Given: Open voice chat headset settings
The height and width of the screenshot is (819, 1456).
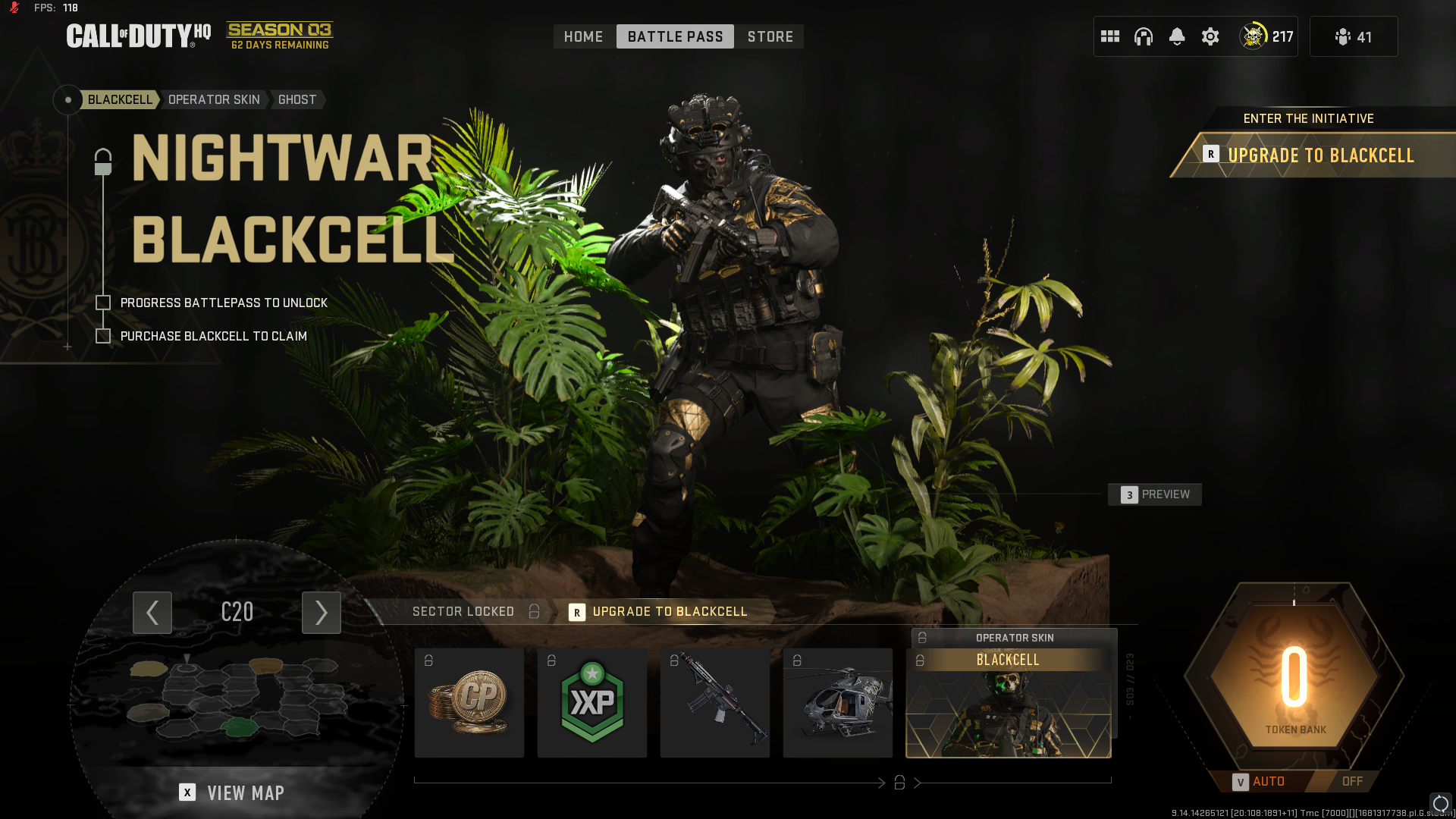Looking at the screenshot, I should point(1144,36).
